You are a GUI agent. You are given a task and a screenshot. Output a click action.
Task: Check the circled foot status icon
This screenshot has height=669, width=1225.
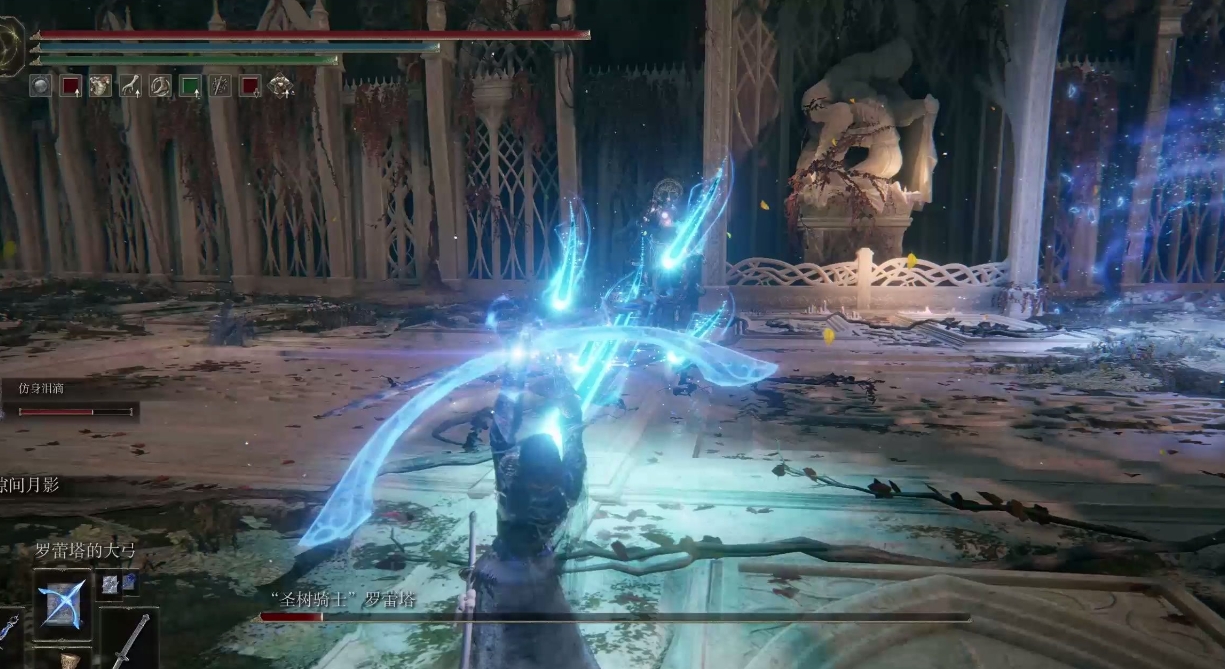(x=160, y=86)
